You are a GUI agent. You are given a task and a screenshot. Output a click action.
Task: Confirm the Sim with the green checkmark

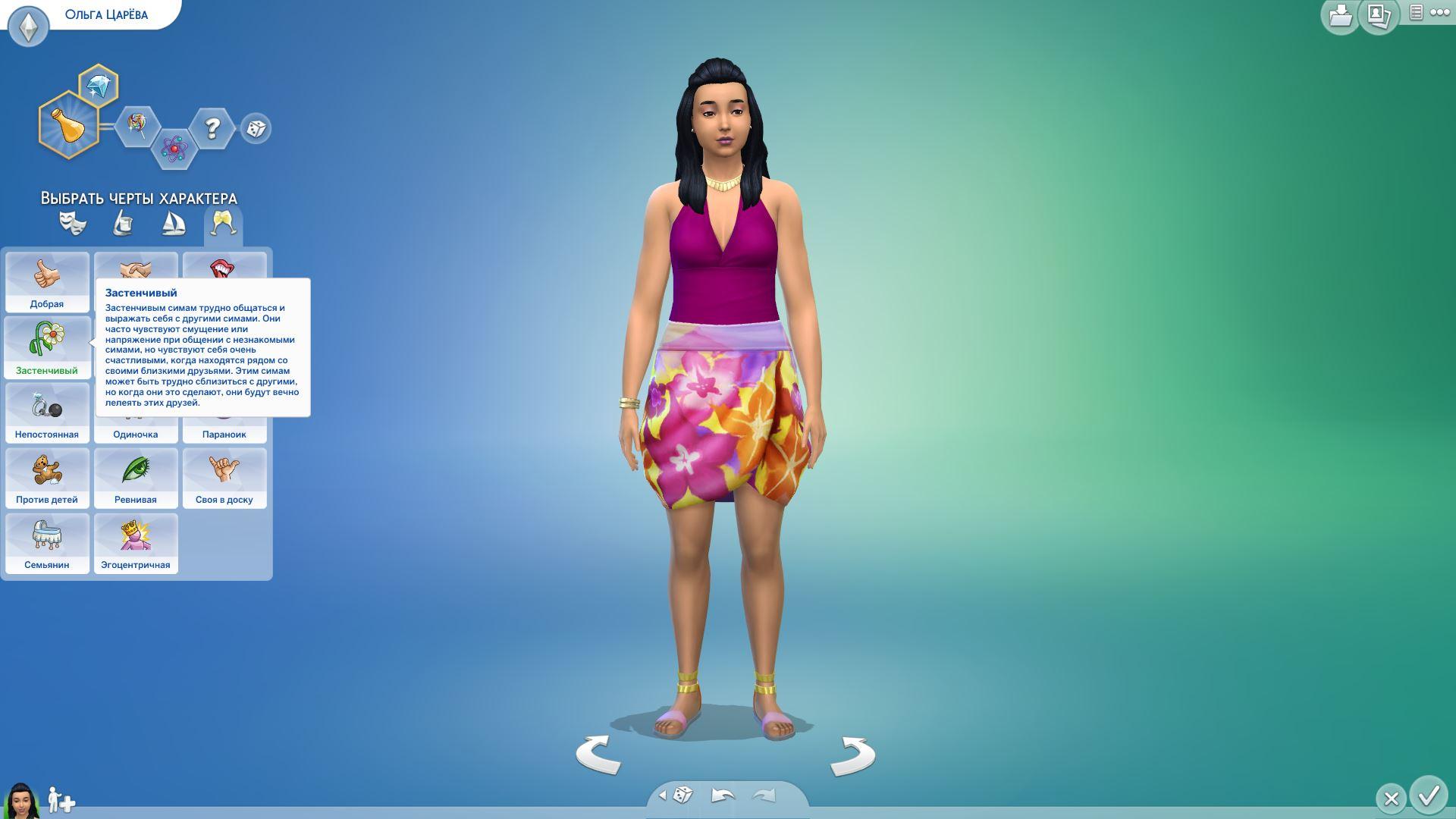(1429, 795)
